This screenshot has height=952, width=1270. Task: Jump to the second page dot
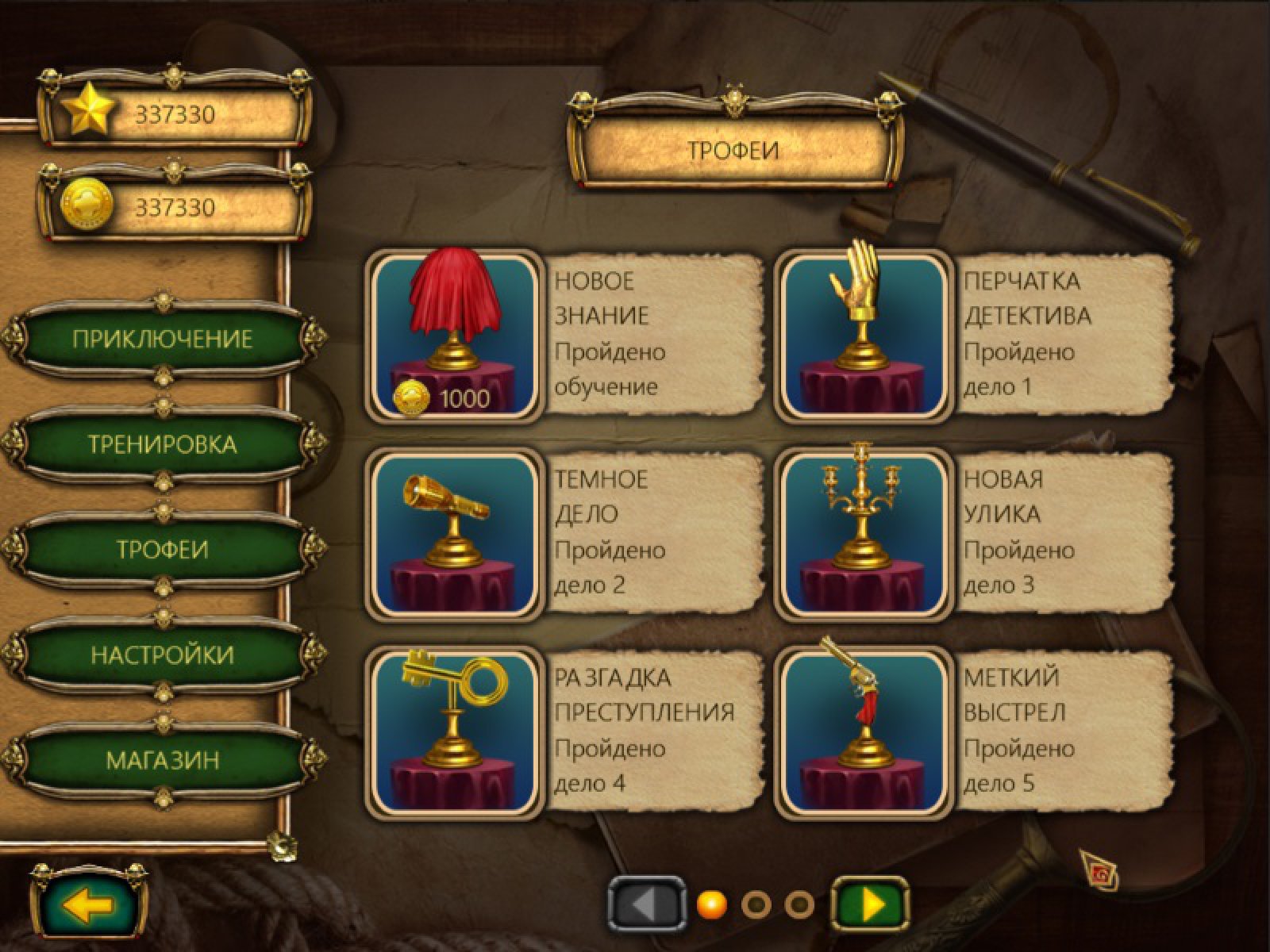point(755,904)
